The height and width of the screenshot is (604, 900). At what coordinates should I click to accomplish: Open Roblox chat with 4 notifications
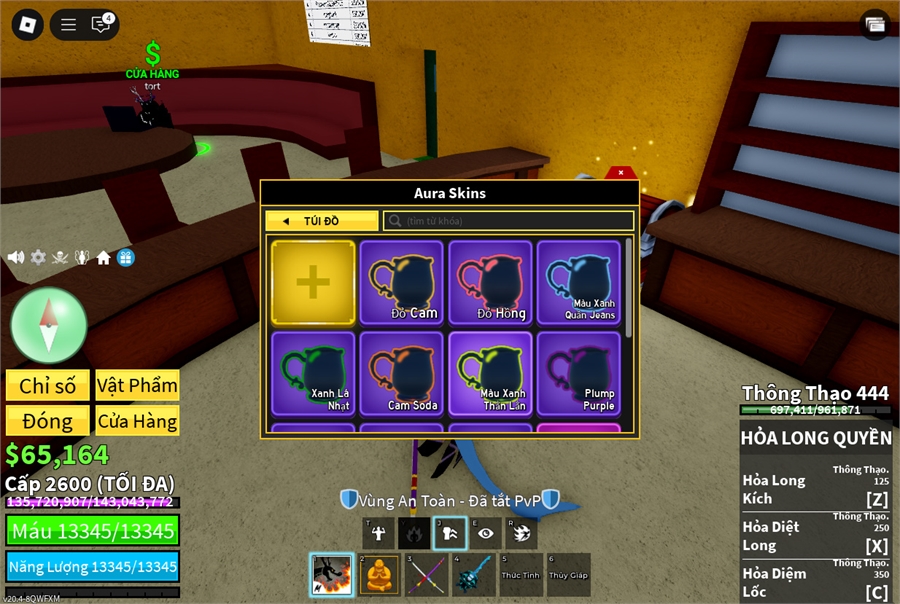click(101, 24)
